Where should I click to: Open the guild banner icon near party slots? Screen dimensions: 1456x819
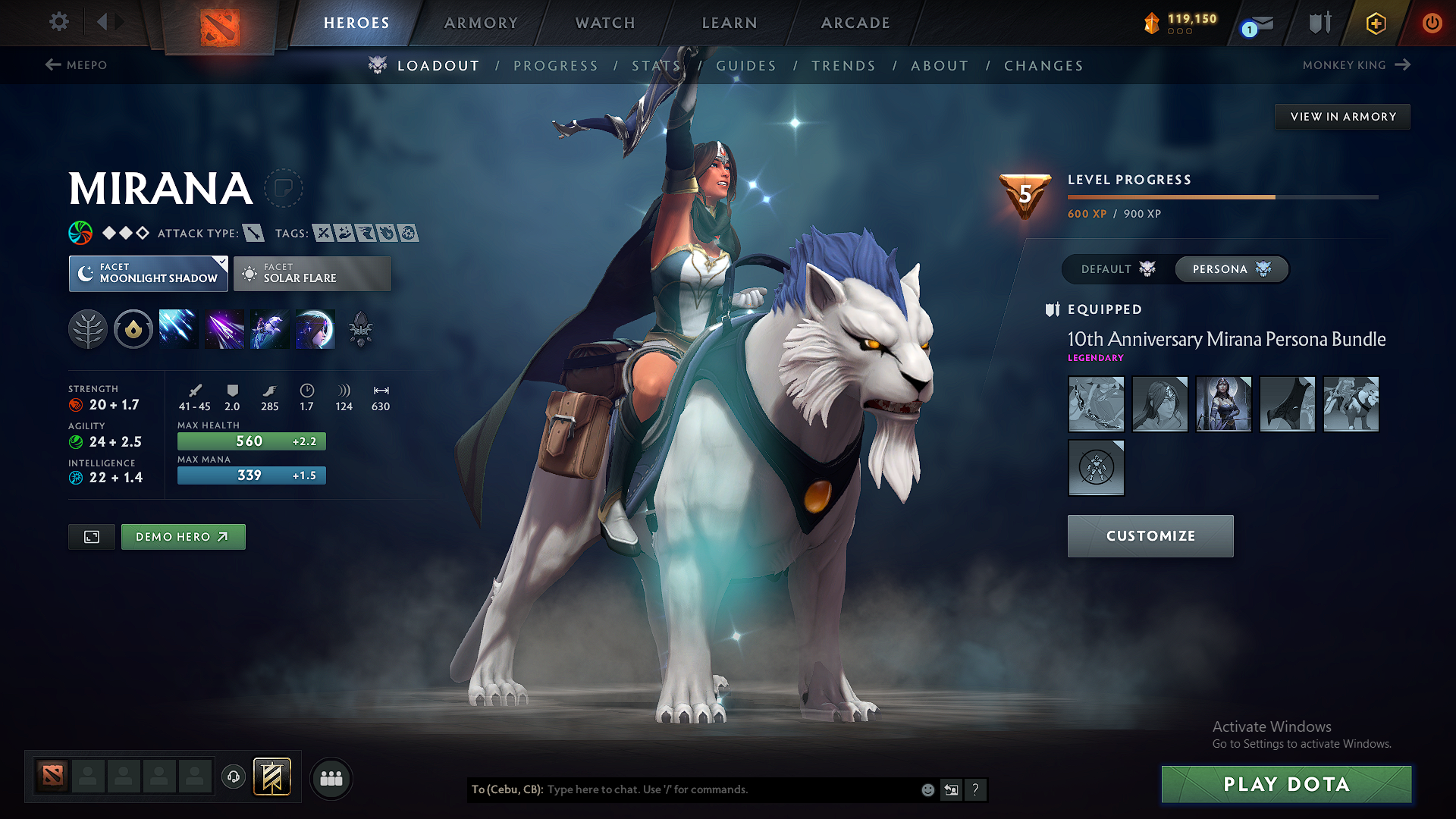click(271, 777)
